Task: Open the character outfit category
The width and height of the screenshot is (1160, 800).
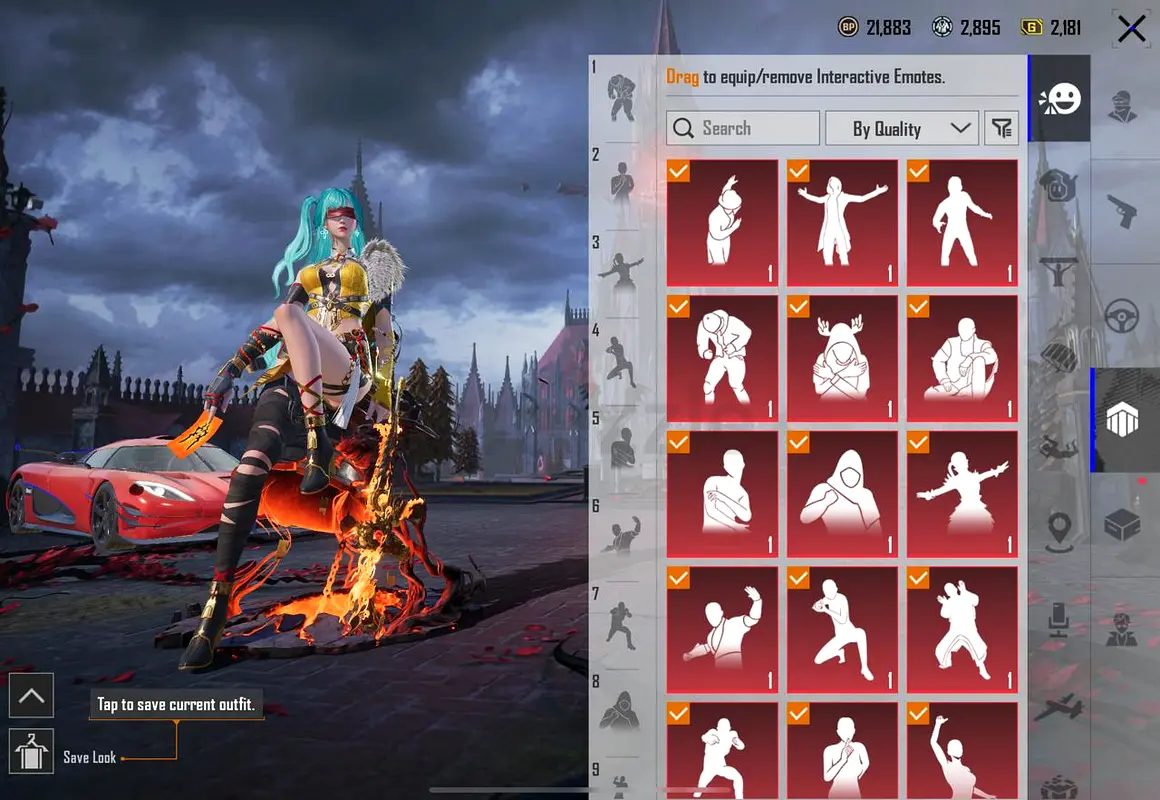Action: tap(1124, 105)
